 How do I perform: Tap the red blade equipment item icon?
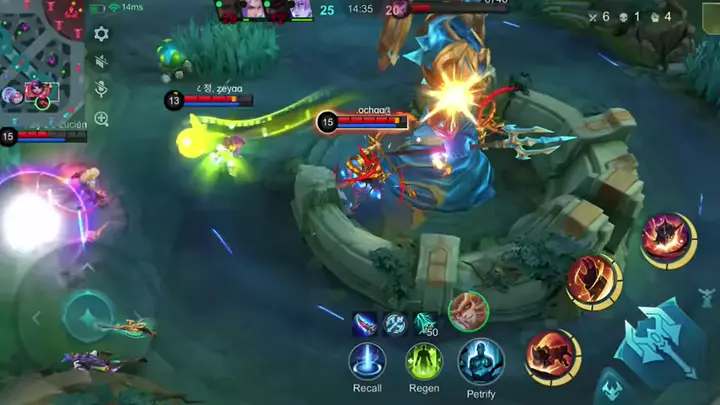365,324
